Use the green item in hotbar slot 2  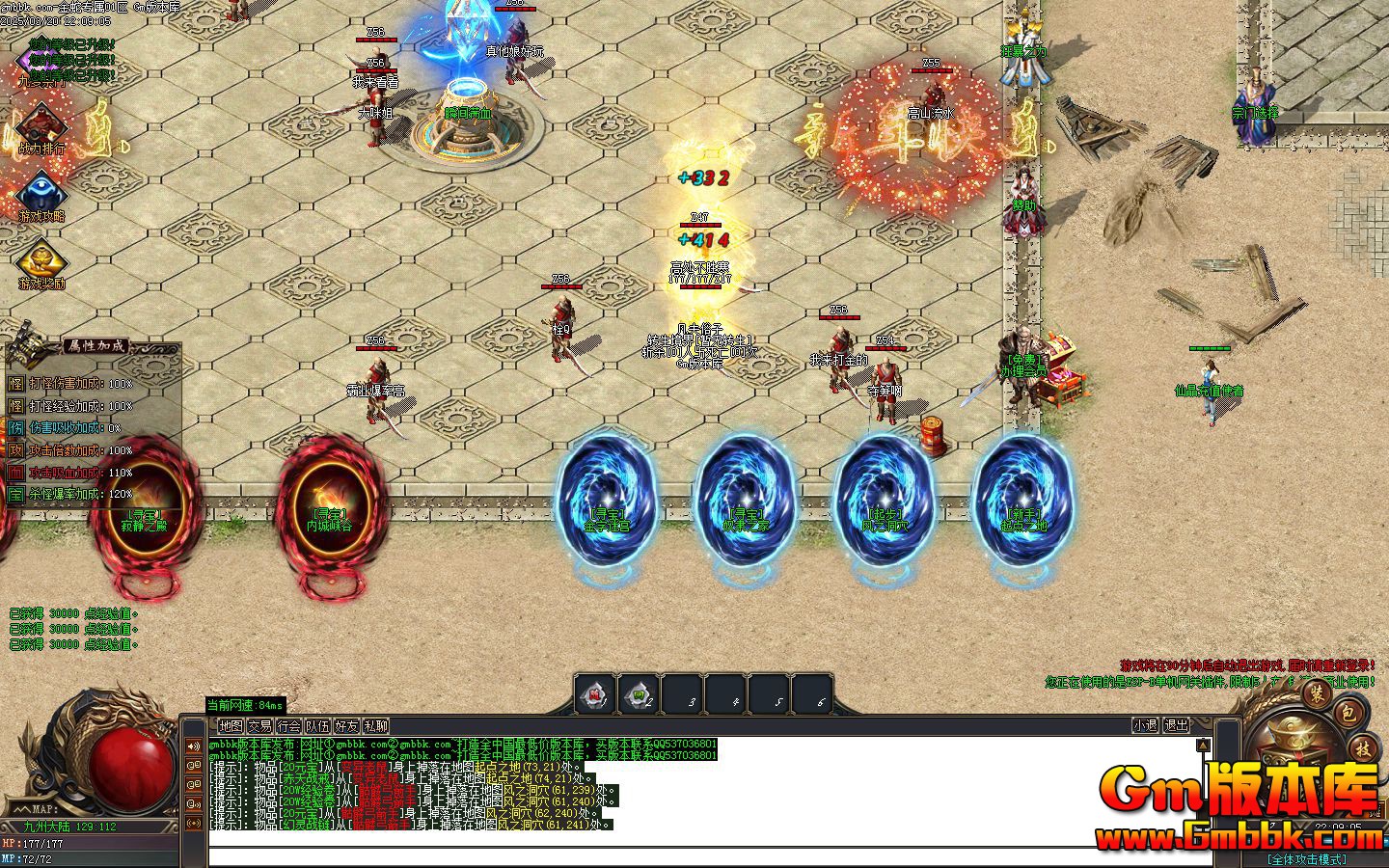point(639,693)
